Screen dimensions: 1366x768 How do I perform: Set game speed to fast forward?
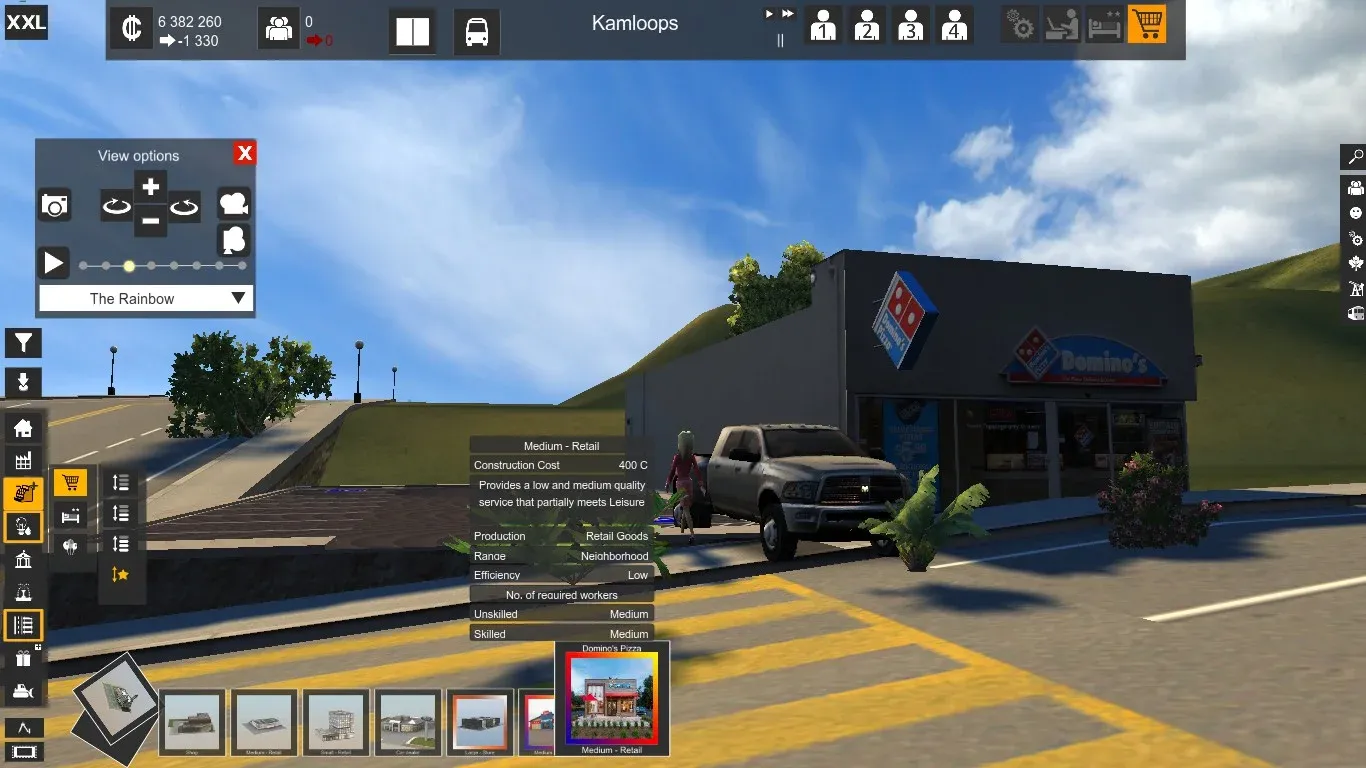[x=788, y=14]
